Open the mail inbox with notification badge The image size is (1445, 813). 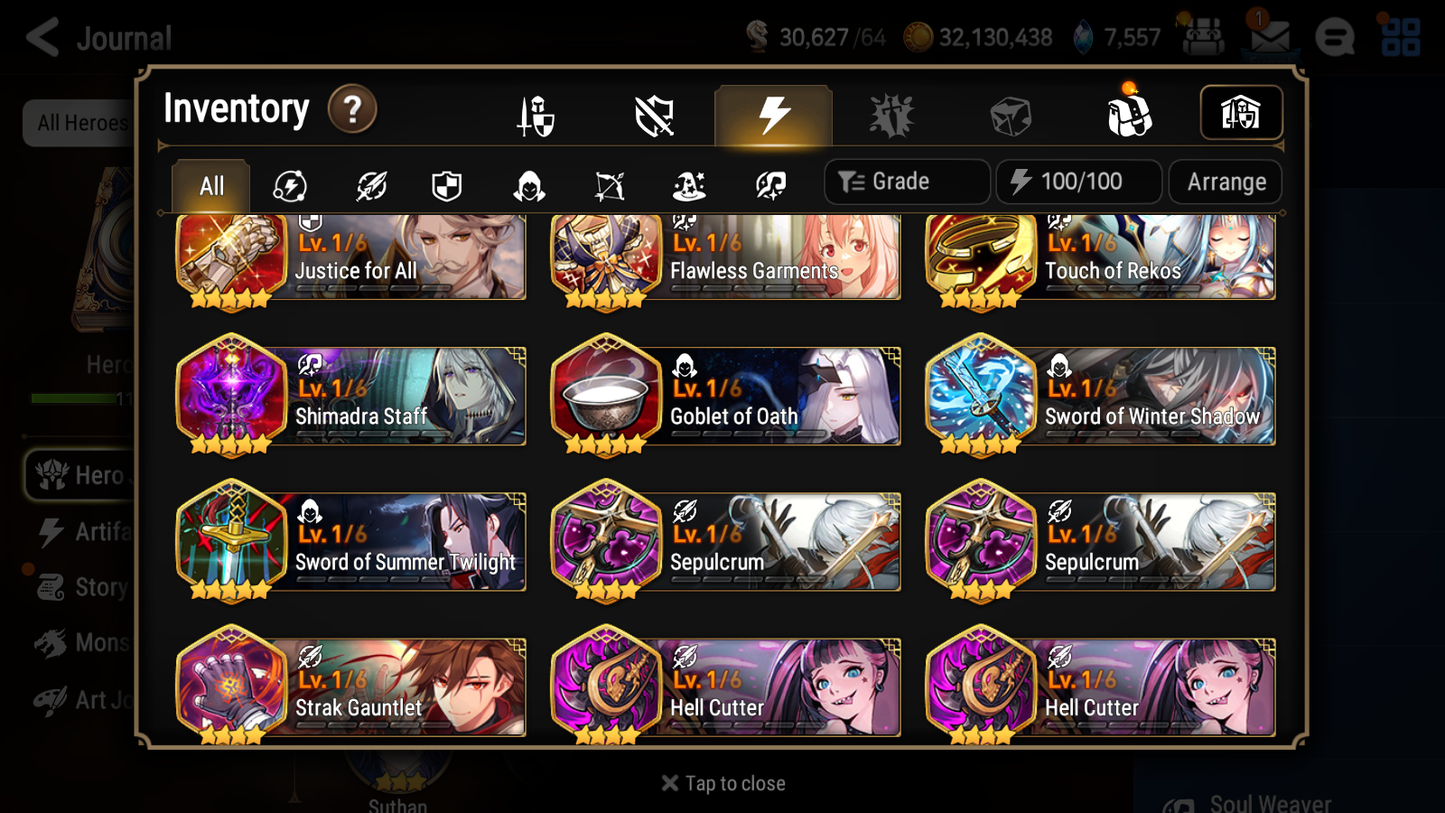pyautogui.click(x=1269, y=36)
